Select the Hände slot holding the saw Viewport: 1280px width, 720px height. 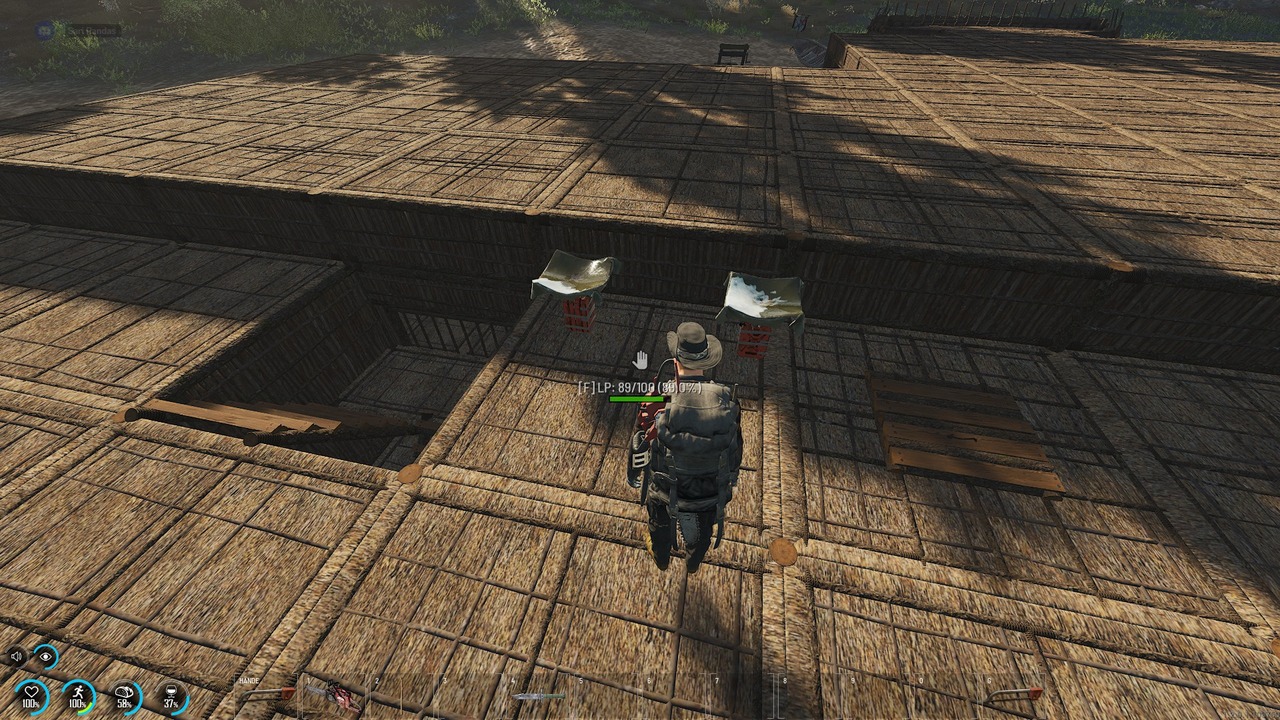tap(267, 693)
